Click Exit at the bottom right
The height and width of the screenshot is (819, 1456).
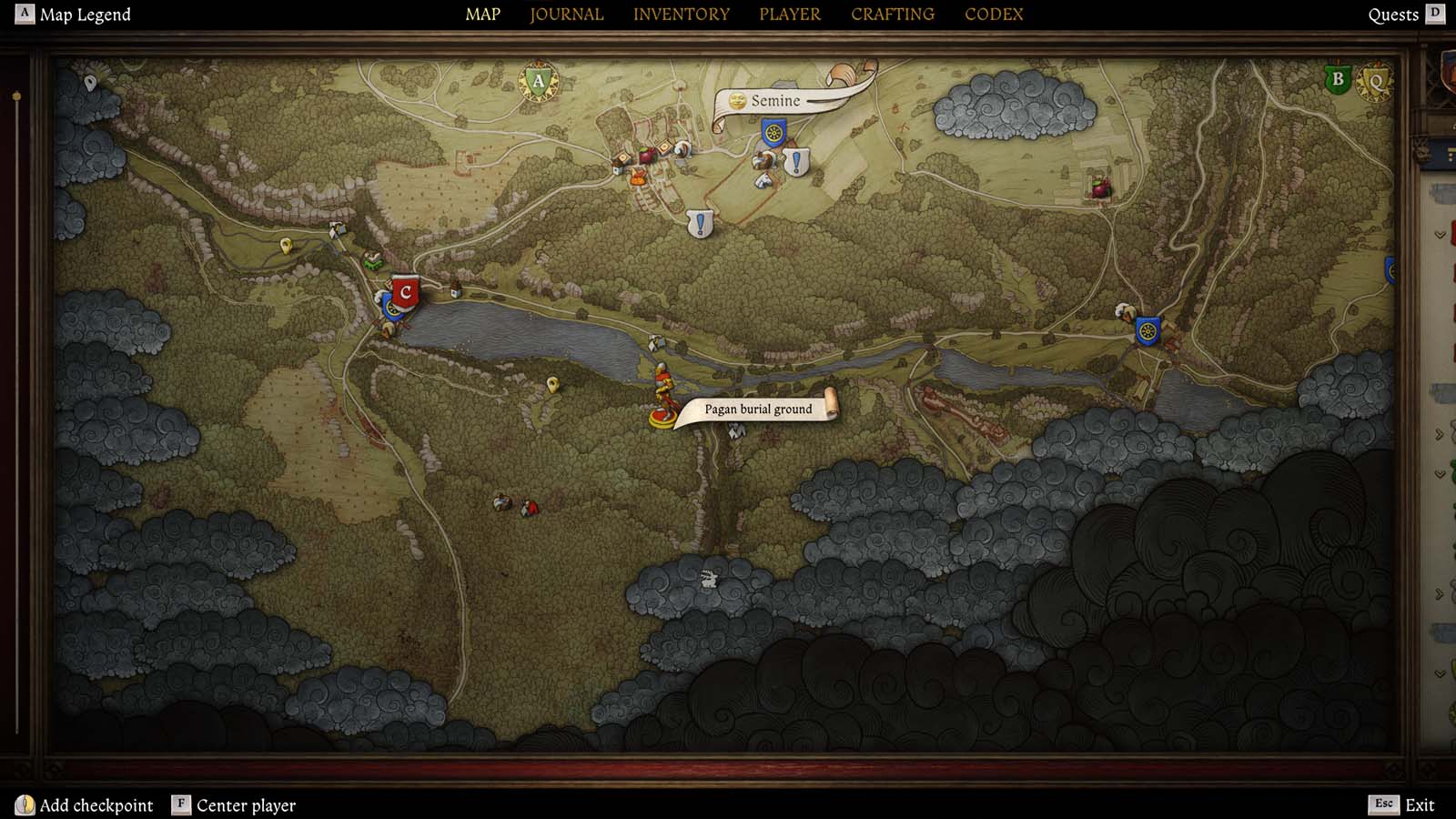[1421, 804]
